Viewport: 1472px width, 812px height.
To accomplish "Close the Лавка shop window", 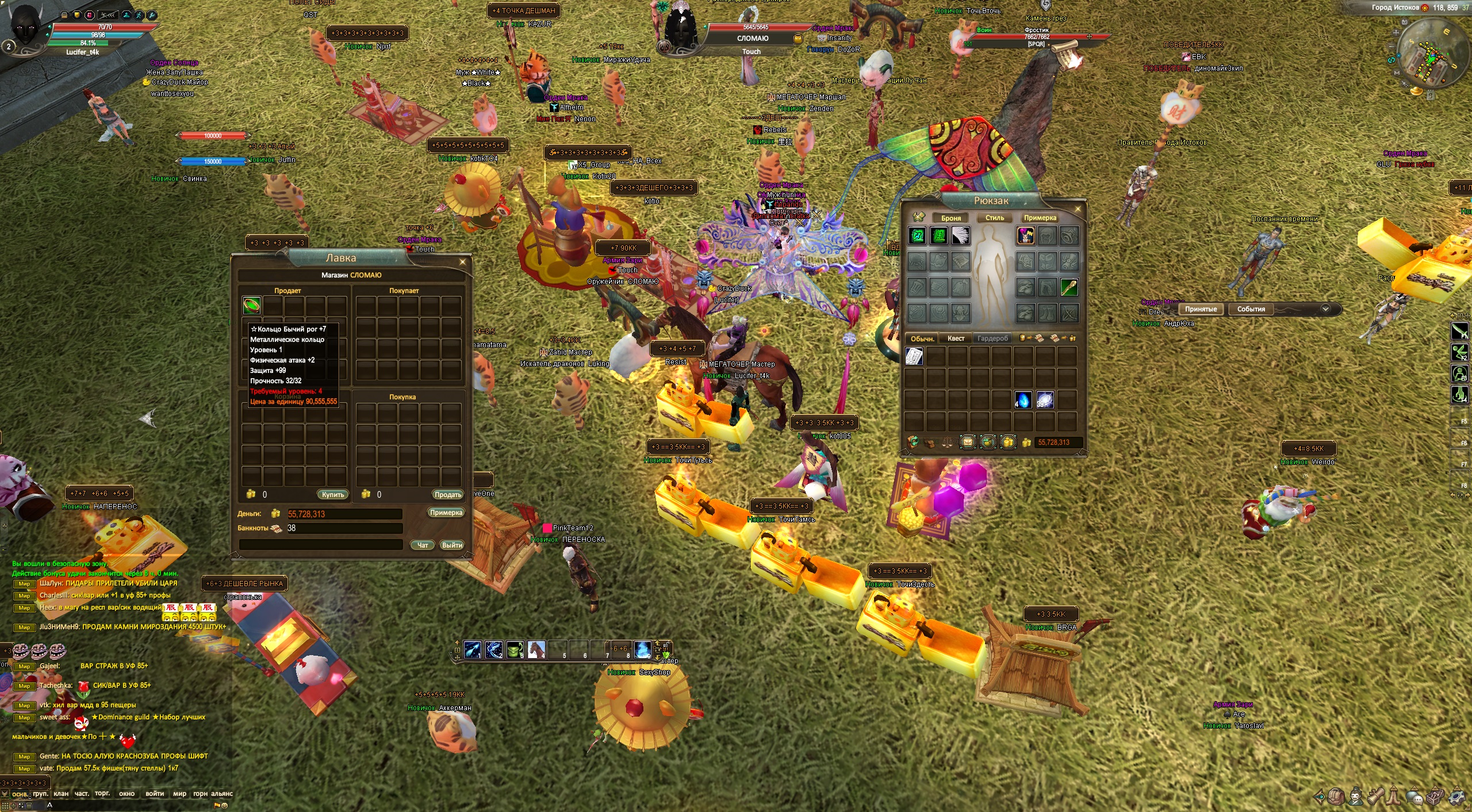I will 462,262.
